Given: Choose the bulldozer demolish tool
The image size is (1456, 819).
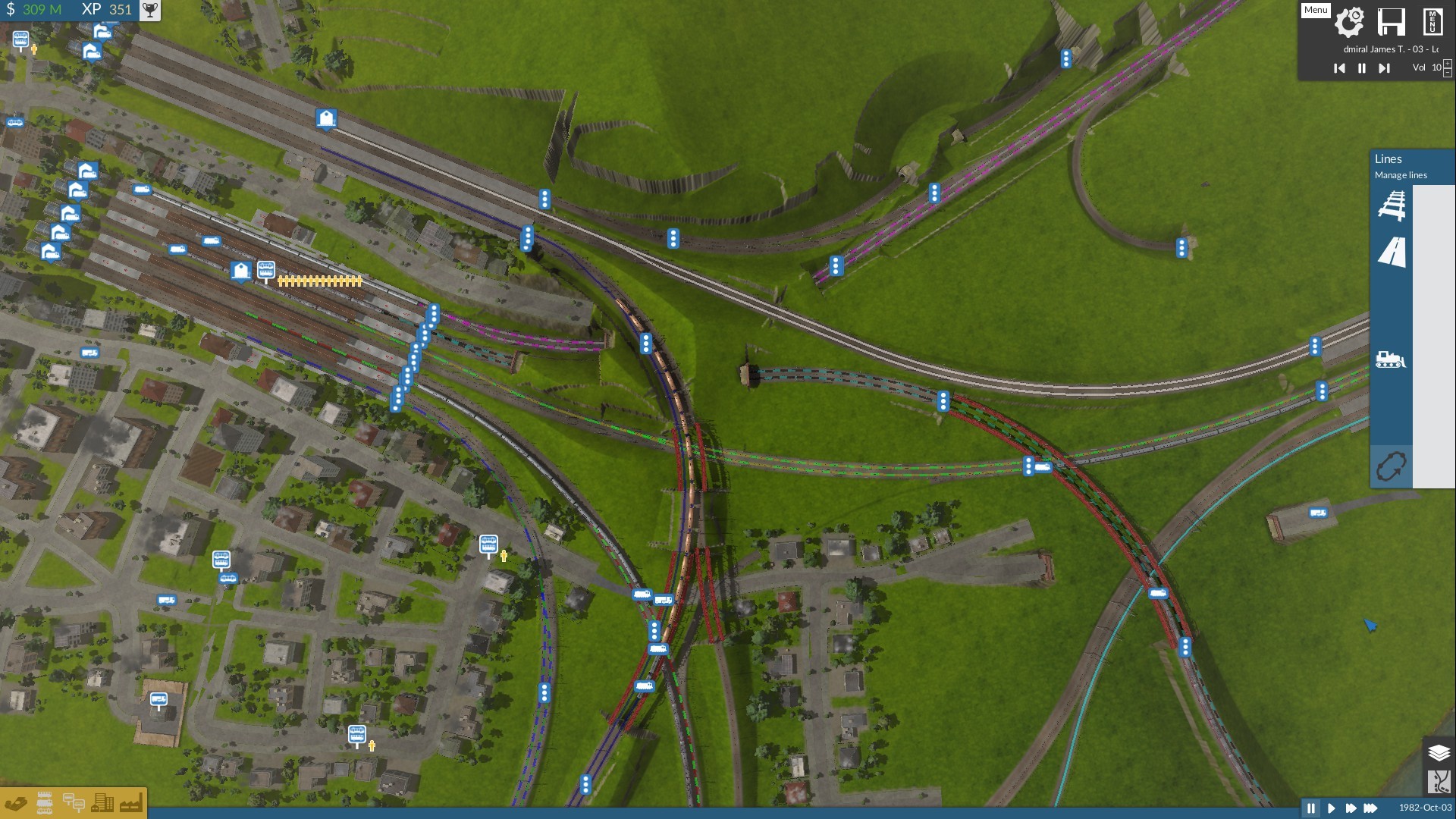Looking at the screenshot, I should (x=1390, y=359).
